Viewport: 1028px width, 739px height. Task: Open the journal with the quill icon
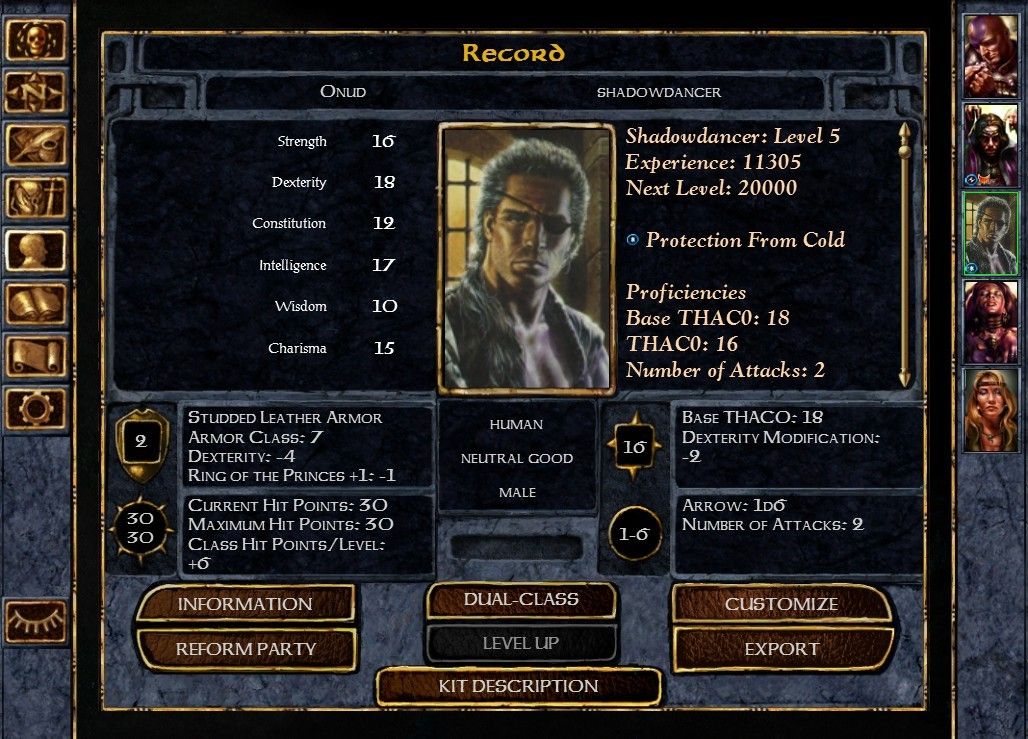point(36,145)
